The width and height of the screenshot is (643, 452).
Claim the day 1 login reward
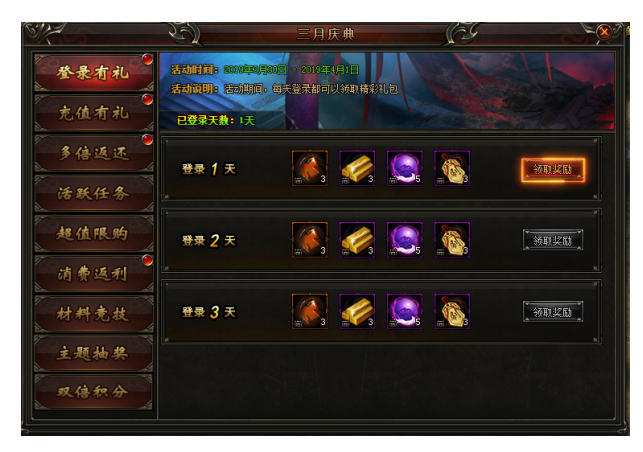(x=552, y=169)
